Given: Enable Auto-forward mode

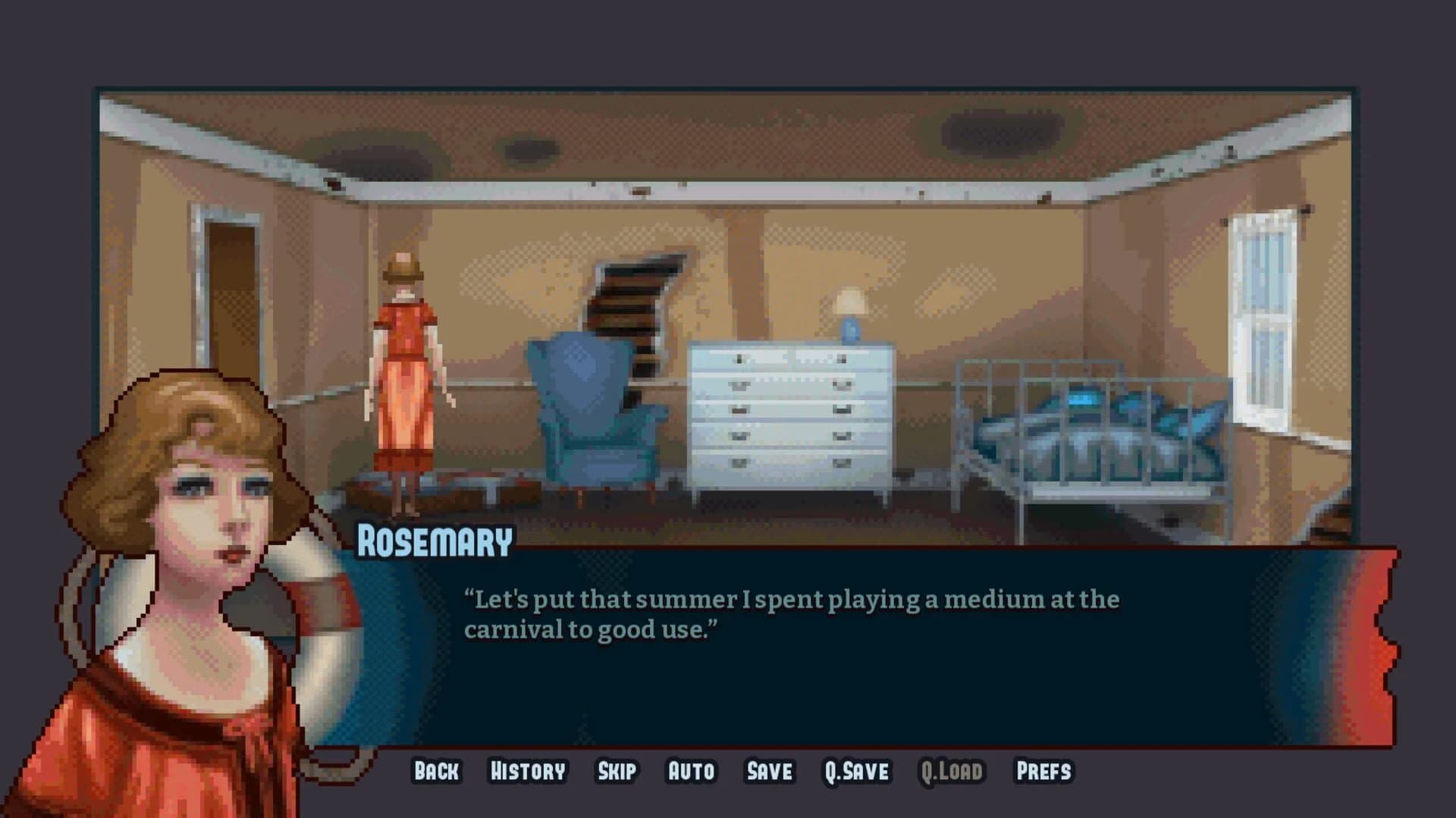Looking at the screenshot, I should pyautogui.click(x=689, y=771).
